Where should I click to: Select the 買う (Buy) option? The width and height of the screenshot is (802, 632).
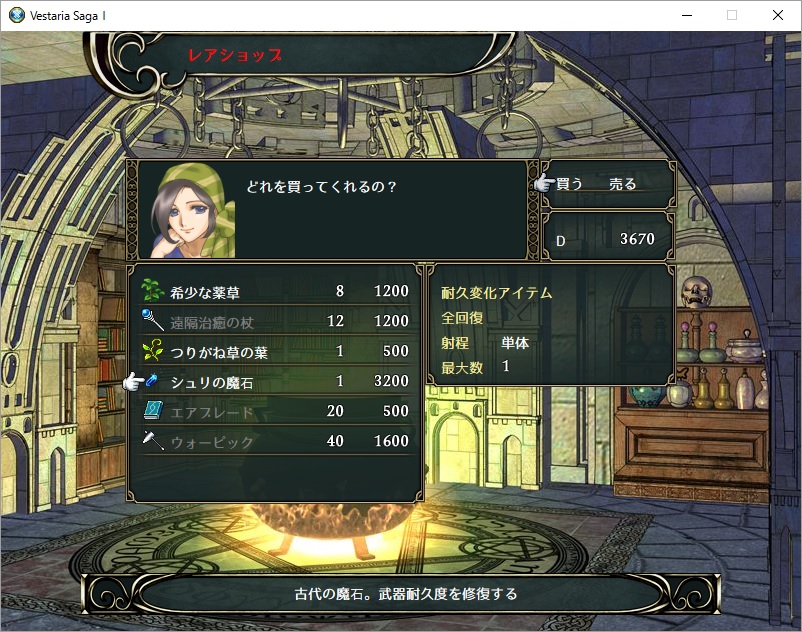[570, 184]
